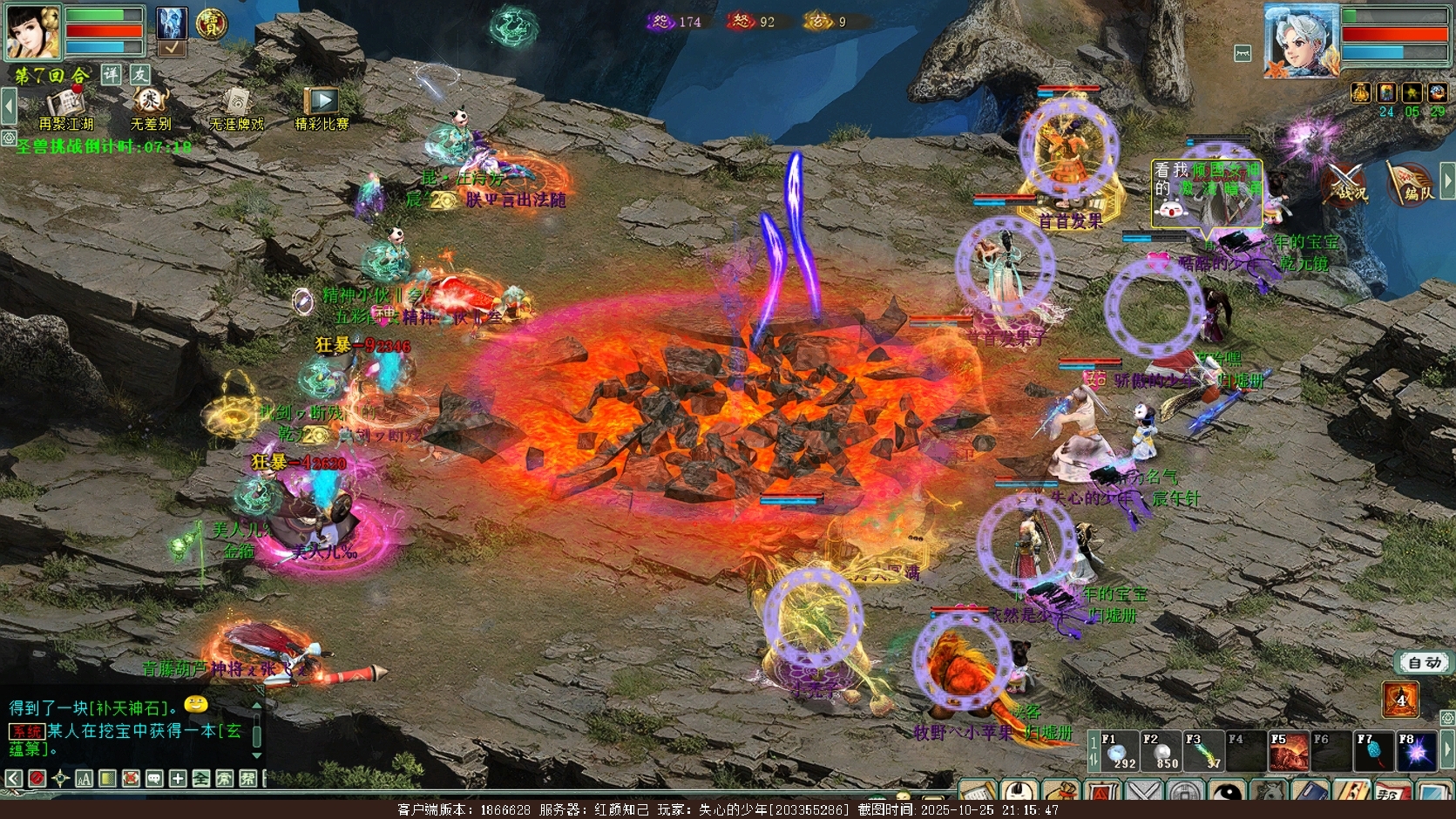Open the gold 寶 treasure medallion
The height and width of the screenshot is (819, 1456).
[x=211, y=24]
